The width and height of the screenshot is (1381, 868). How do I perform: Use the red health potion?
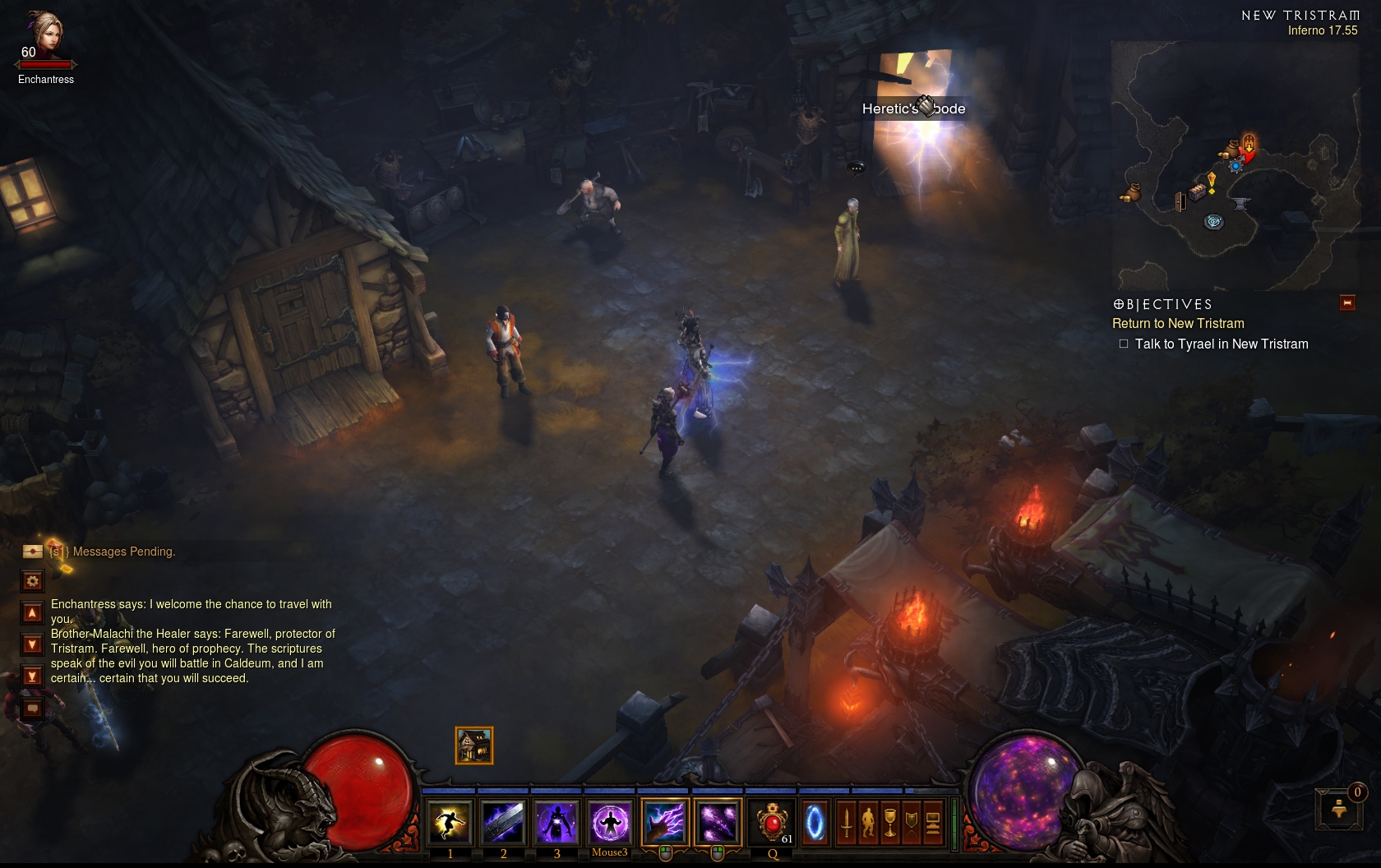click(x=773, y=821)
